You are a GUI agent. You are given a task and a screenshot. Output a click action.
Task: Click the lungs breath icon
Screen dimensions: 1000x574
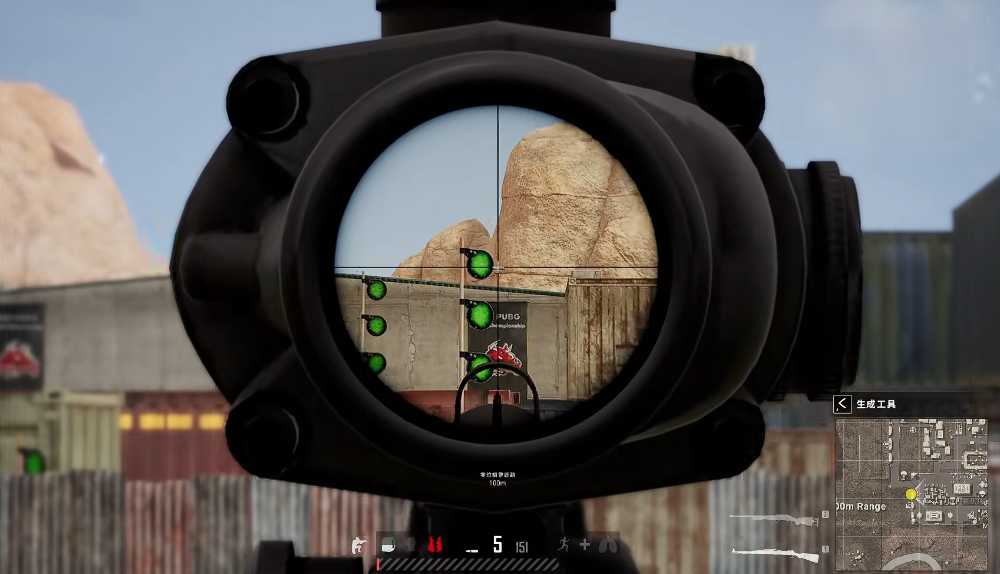[608, 545]
